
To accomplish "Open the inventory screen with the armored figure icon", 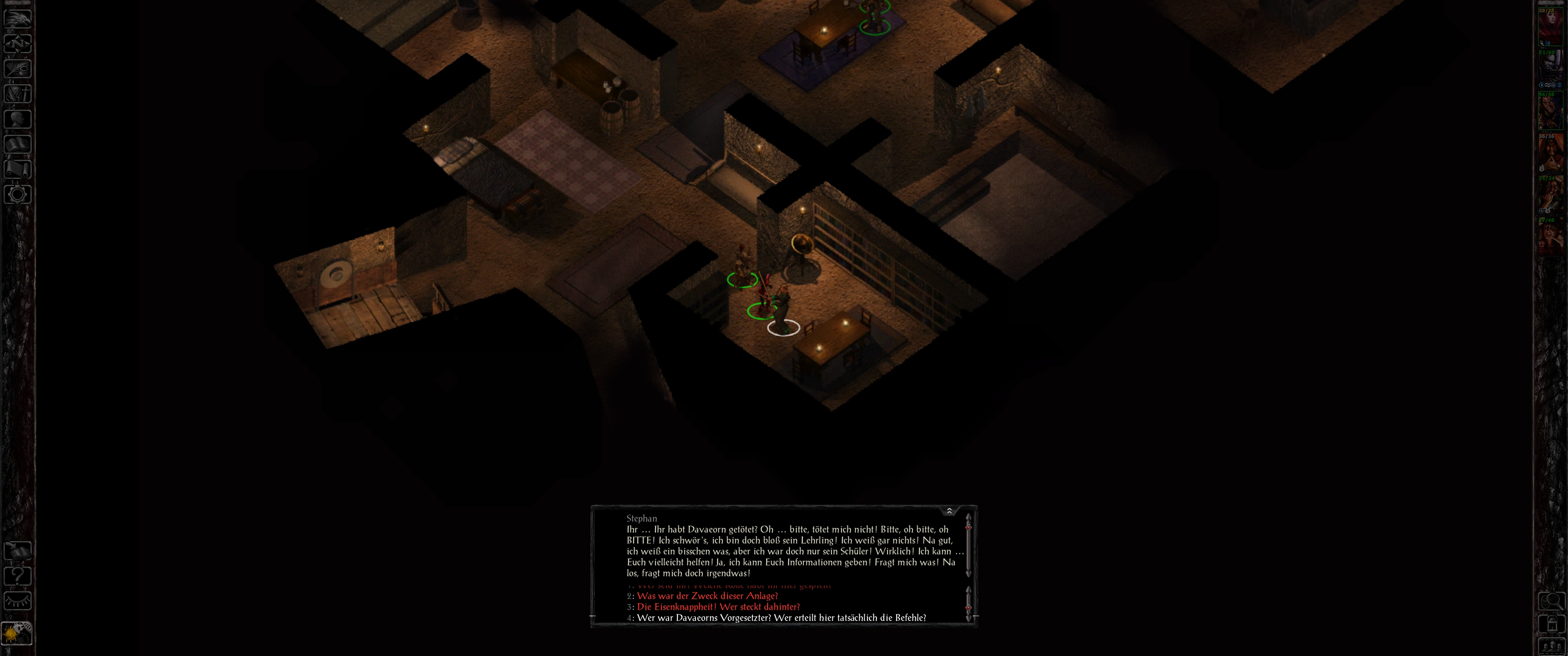I will click(x=18, y=93).
